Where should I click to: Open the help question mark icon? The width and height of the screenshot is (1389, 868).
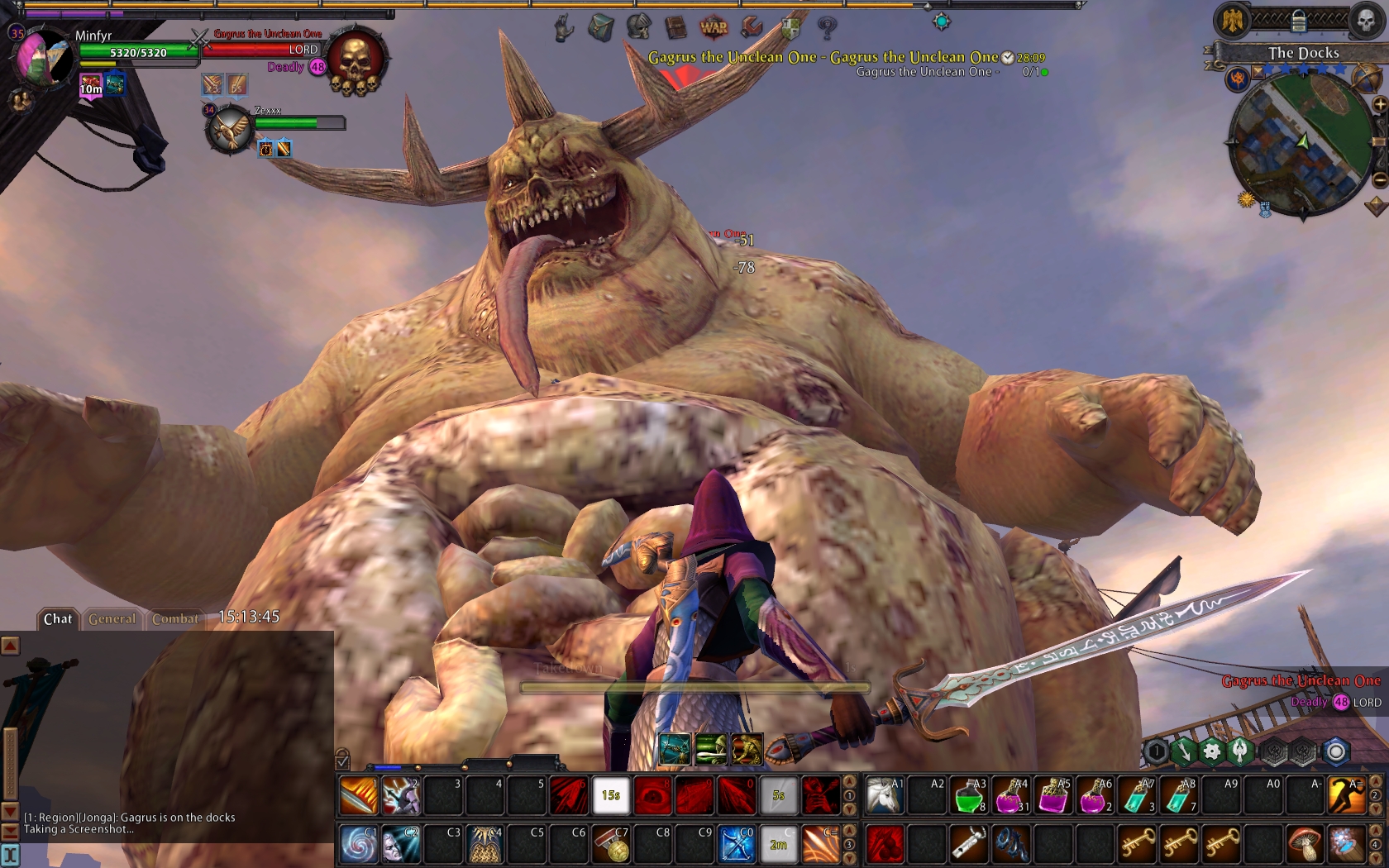(827, 27)
